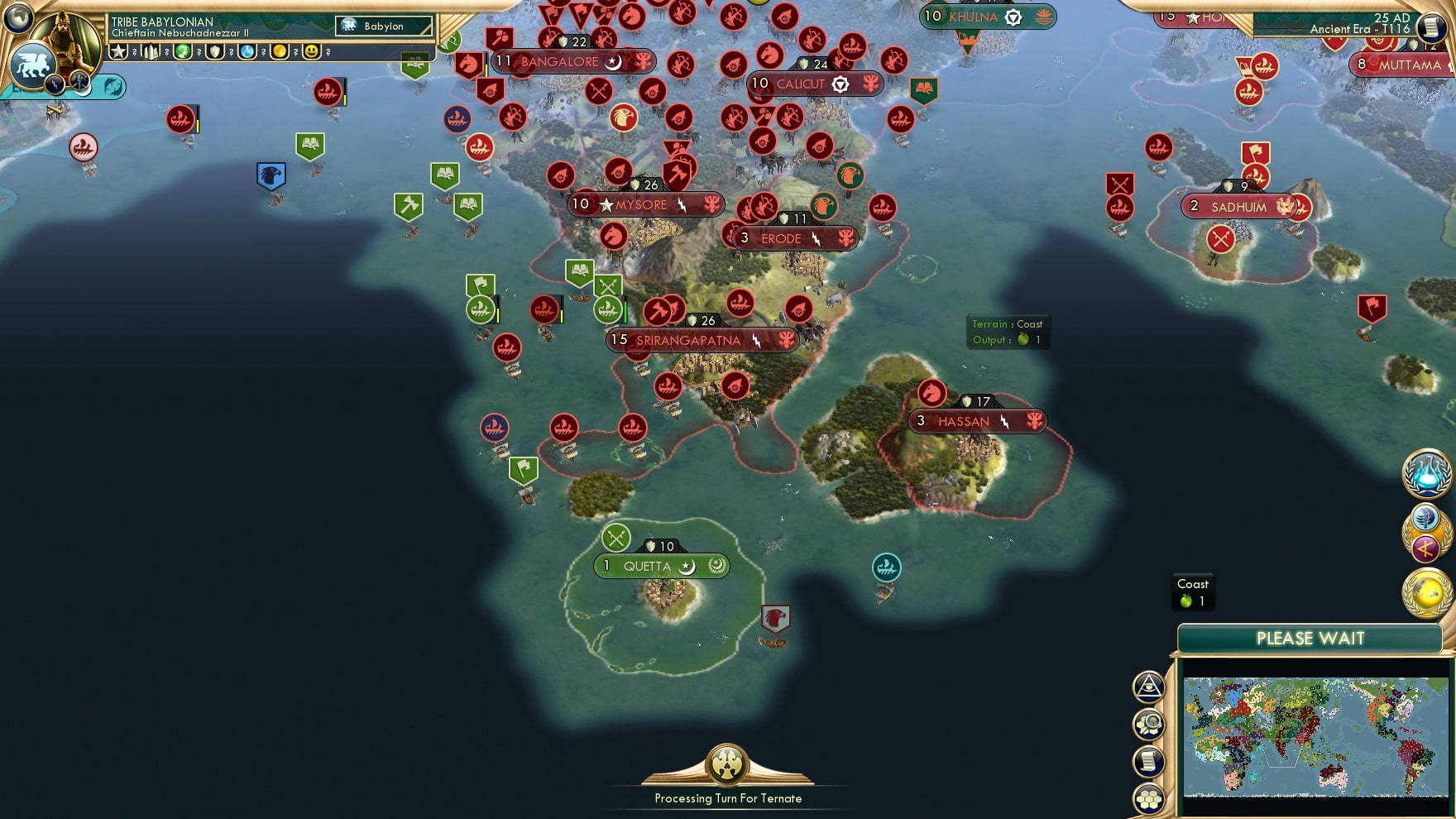The image size is (1456, 819).
Task: Click the PLEASE WAIT banner
Action: tap(1309, 638)
